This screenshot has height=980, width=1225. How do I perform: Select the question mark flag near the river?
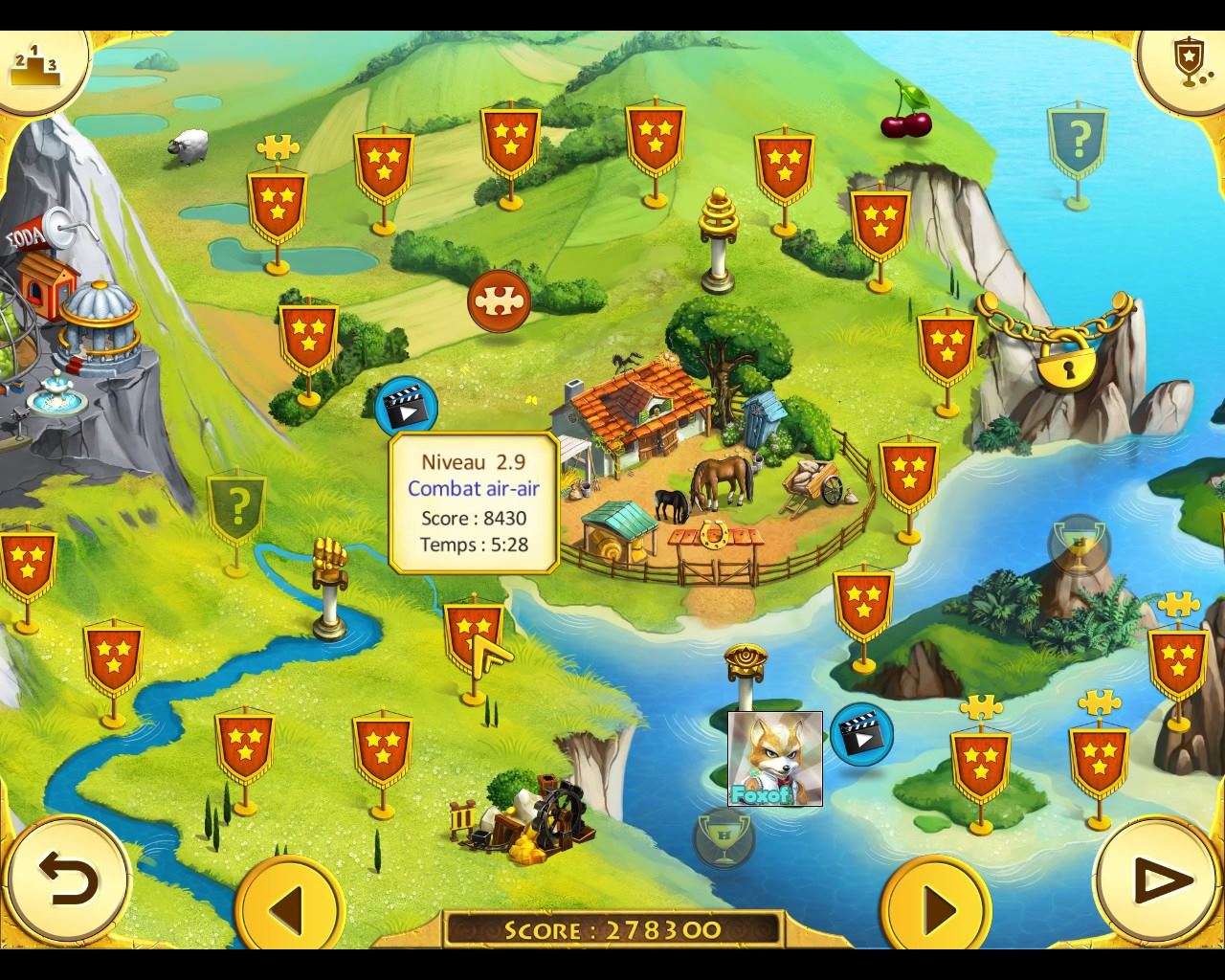pyautogui.click(x=236, y=504)
